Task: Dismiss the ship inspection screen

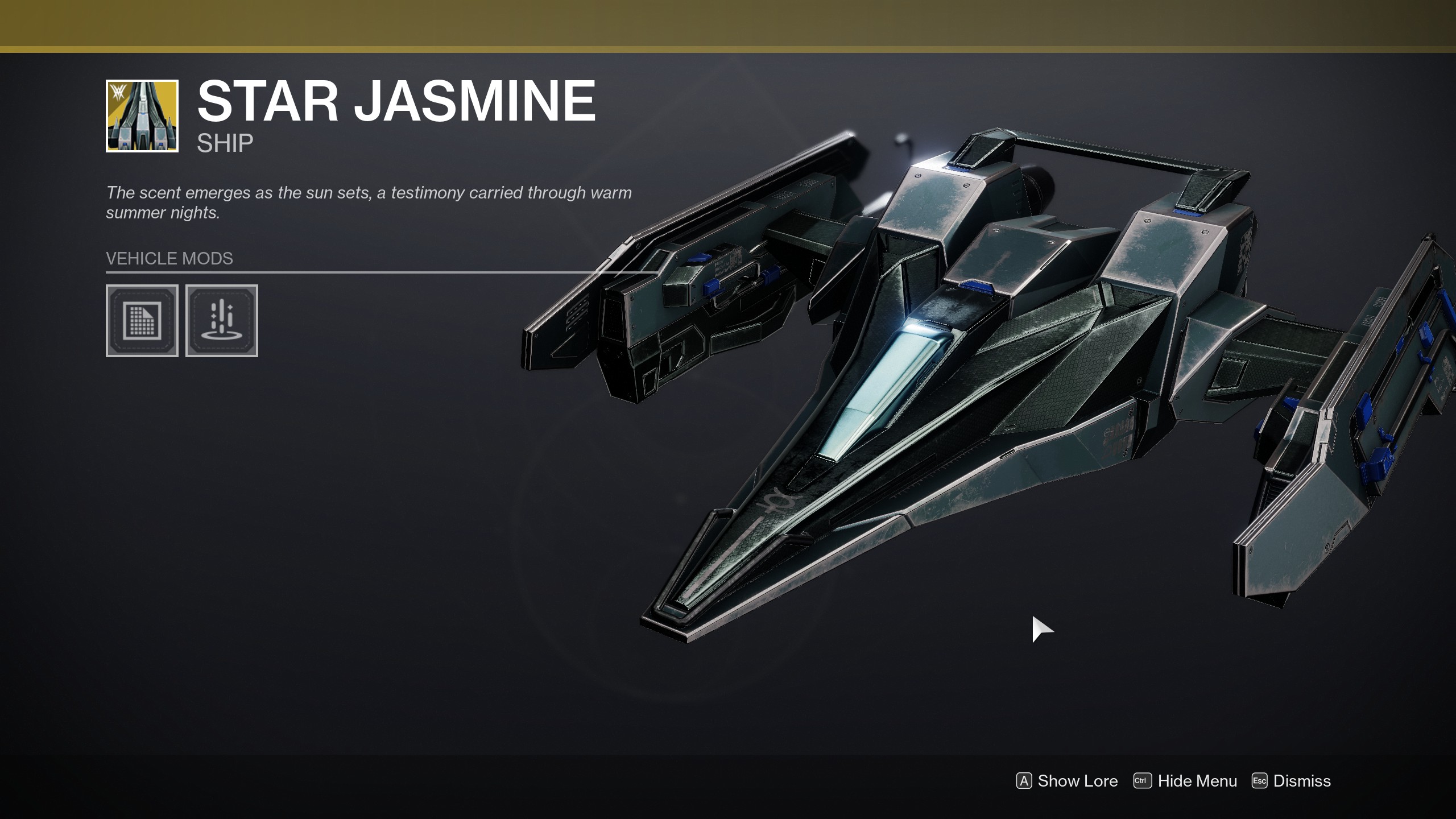Action: (1292, 781)
